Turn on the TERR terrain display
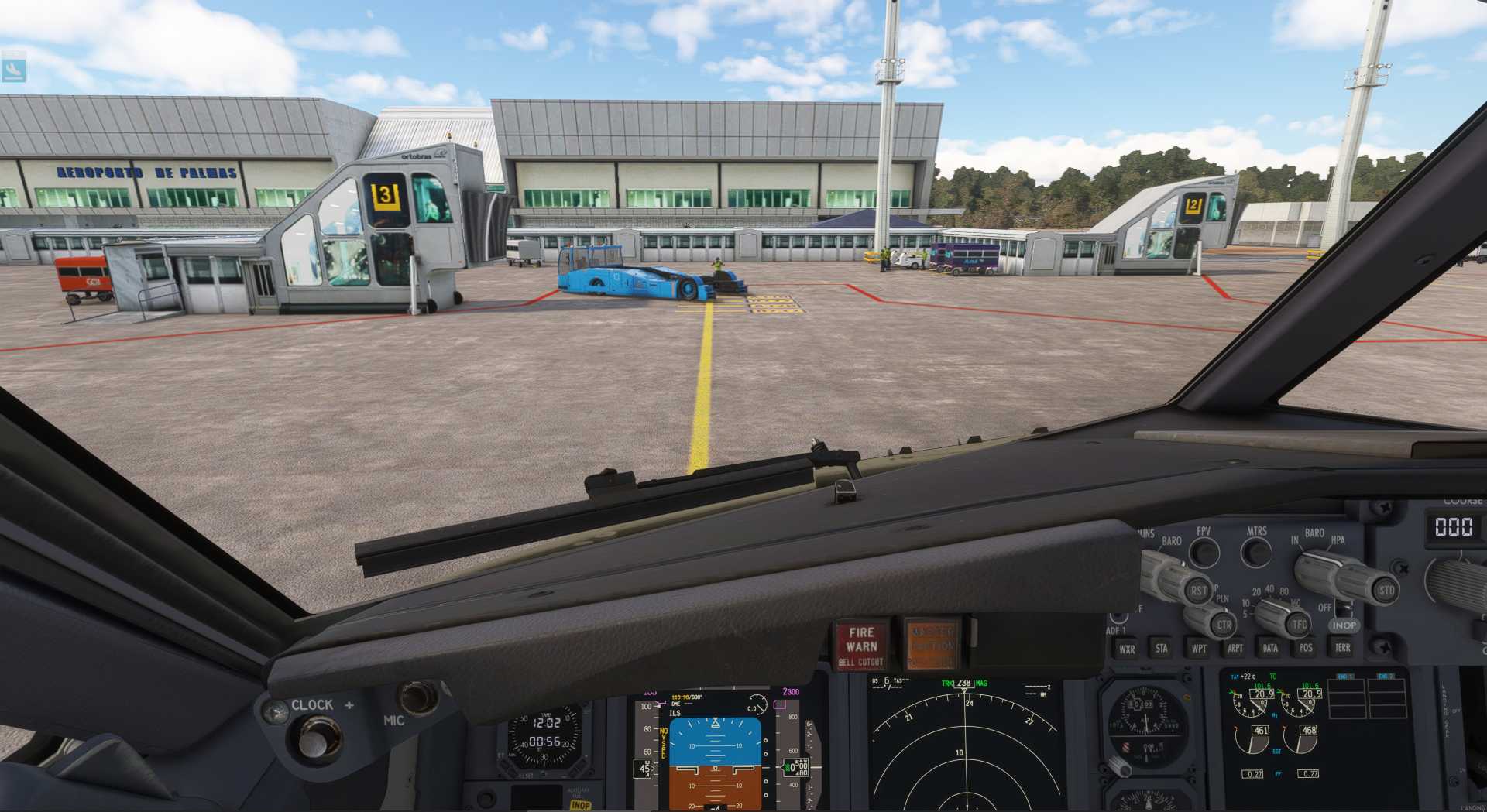 1342,647
